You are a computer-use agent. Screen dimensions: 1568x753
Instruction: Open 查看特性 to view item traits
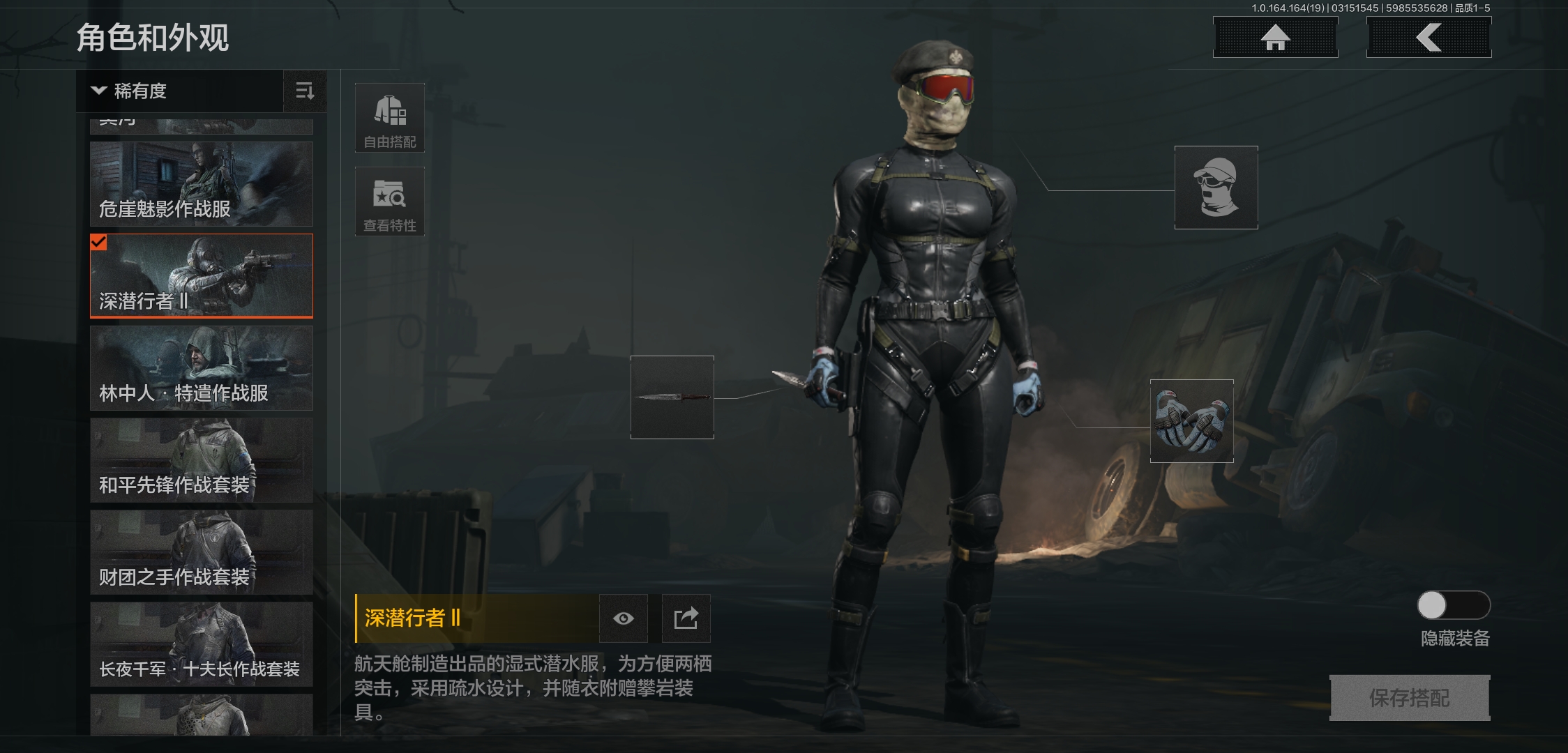point(390,201)
